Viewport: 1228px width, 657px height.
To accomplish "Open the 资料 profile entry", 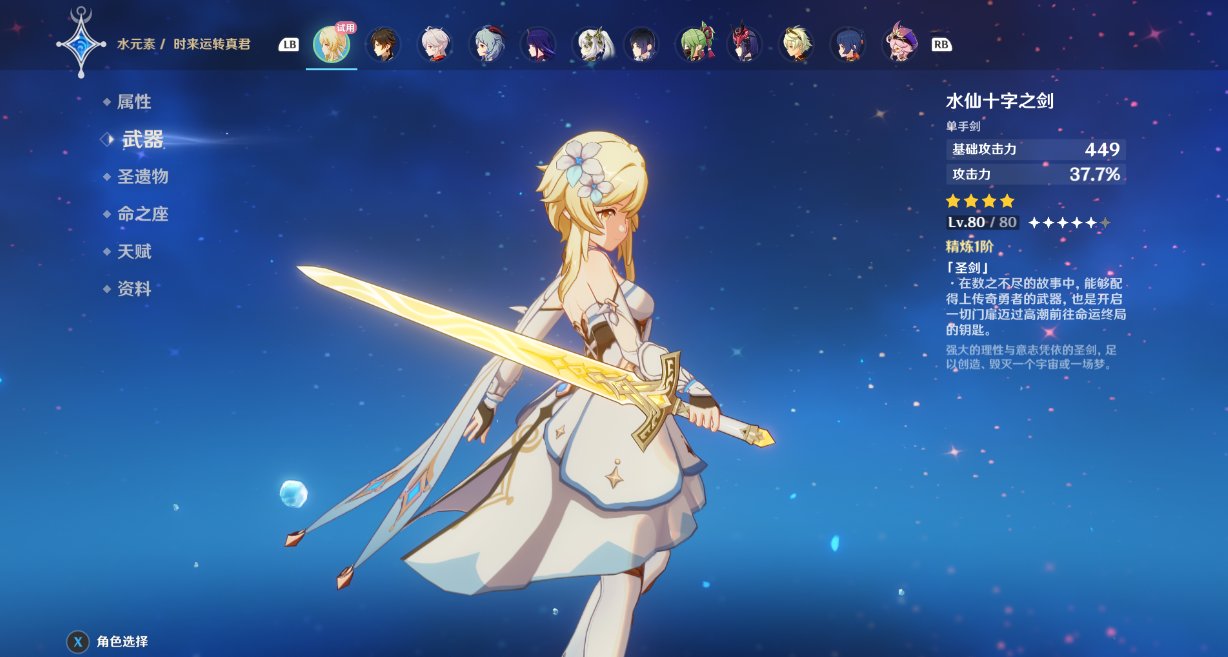I will [x=134, y=289].
